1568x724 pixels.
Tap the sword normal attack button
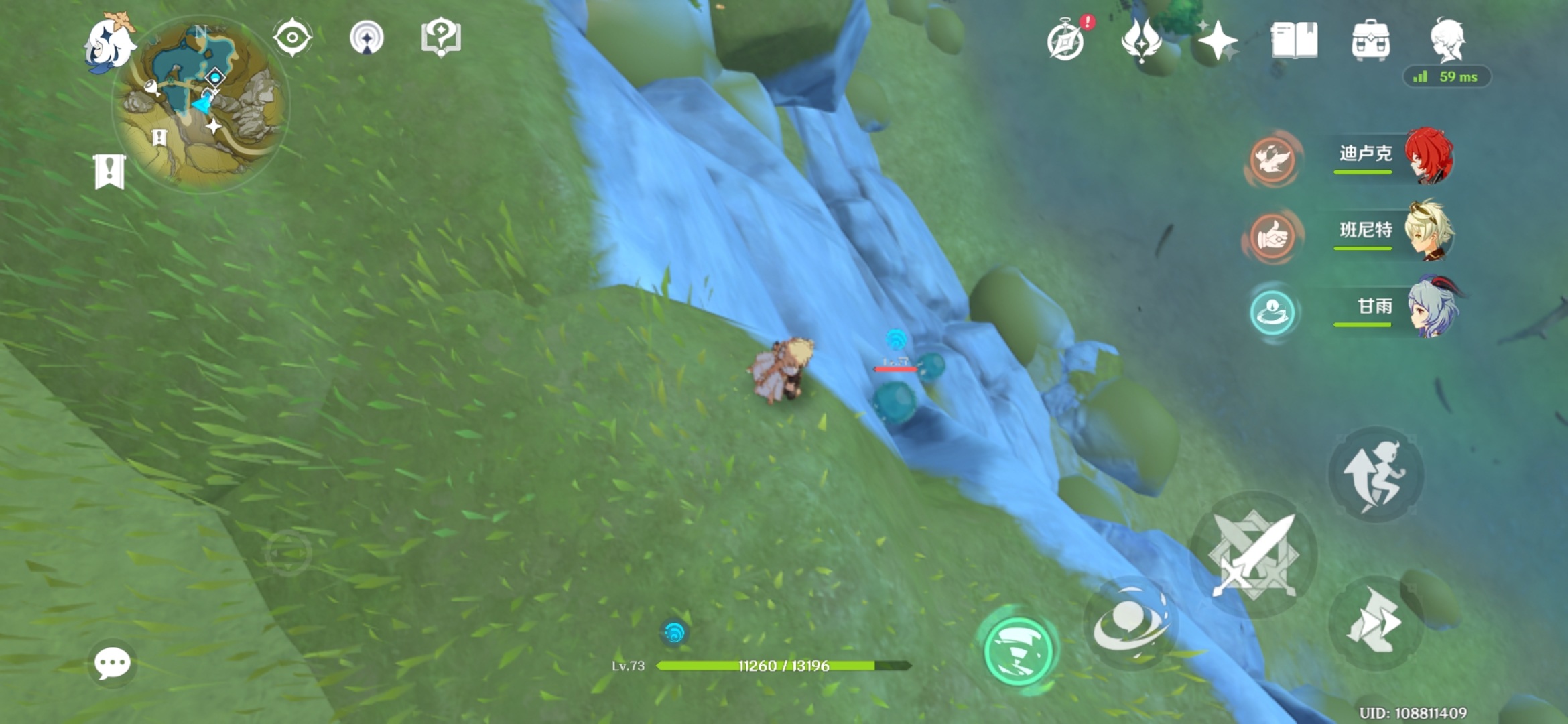[1253, 555]
